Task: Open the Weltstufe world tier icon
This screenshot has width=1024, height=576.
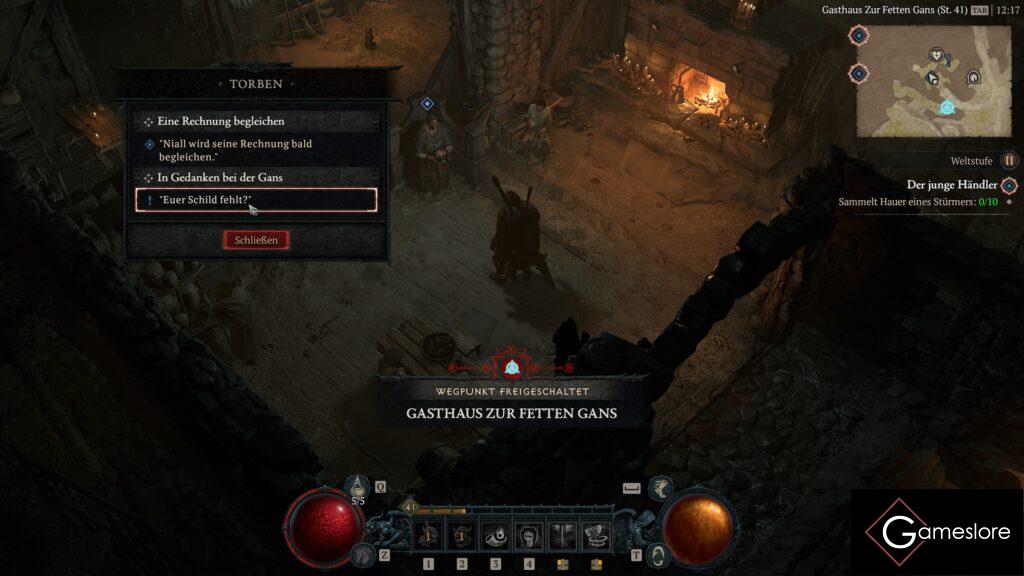Action: tap(1009, 160)
